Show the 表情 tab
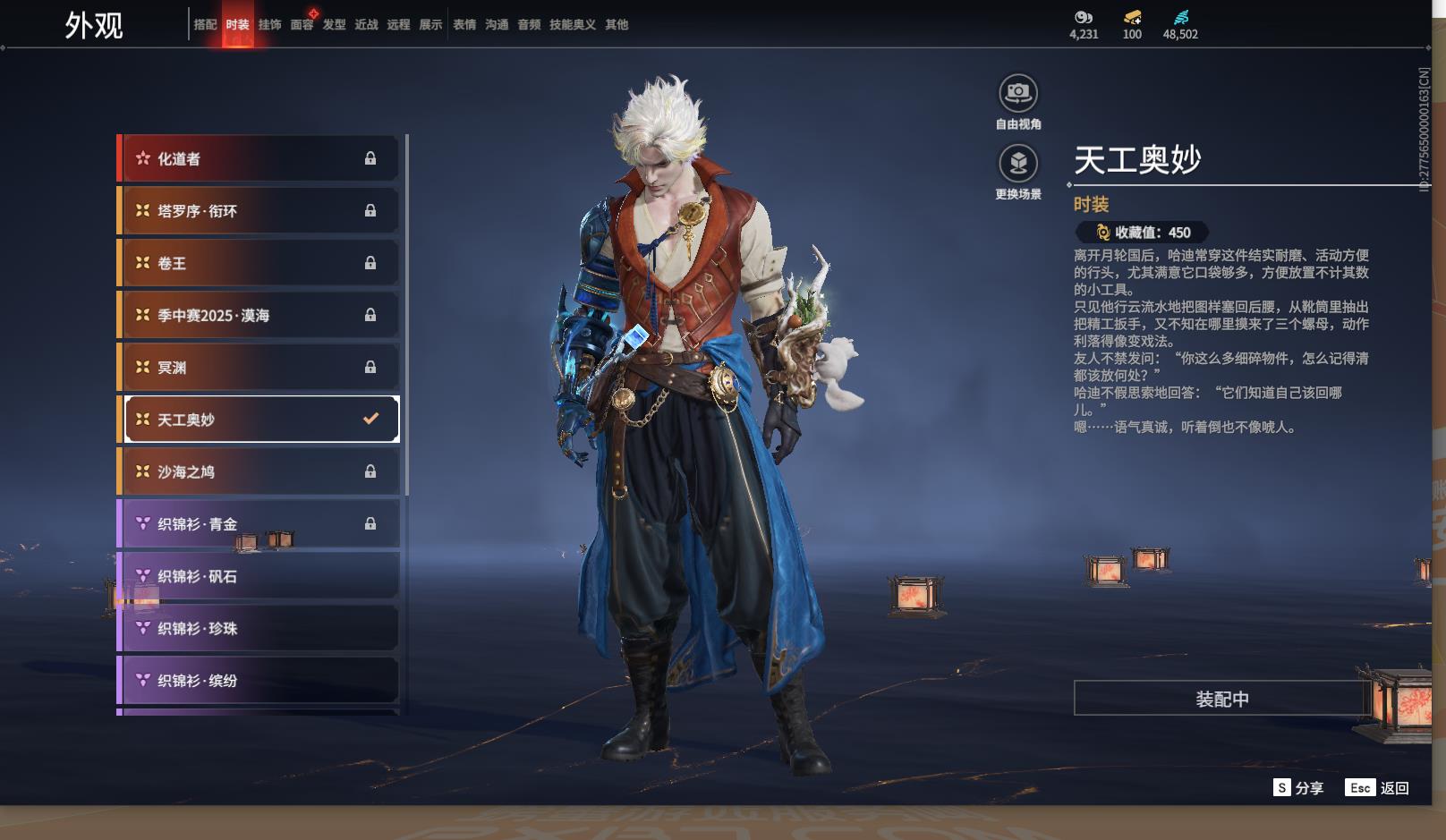The image size is (1446, 840). 464,25
